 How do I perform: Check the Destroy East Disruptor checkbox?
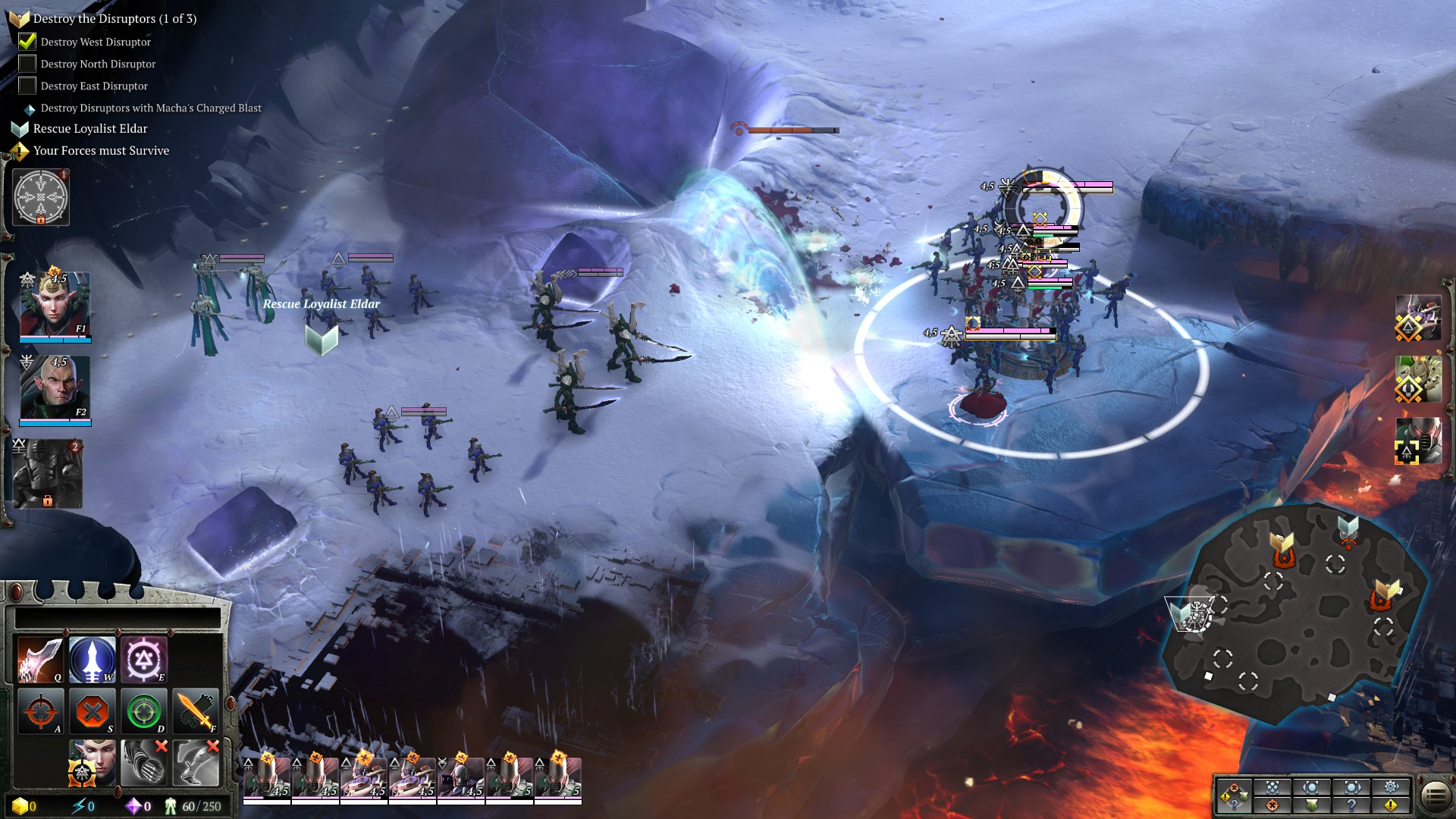(27, 86)
